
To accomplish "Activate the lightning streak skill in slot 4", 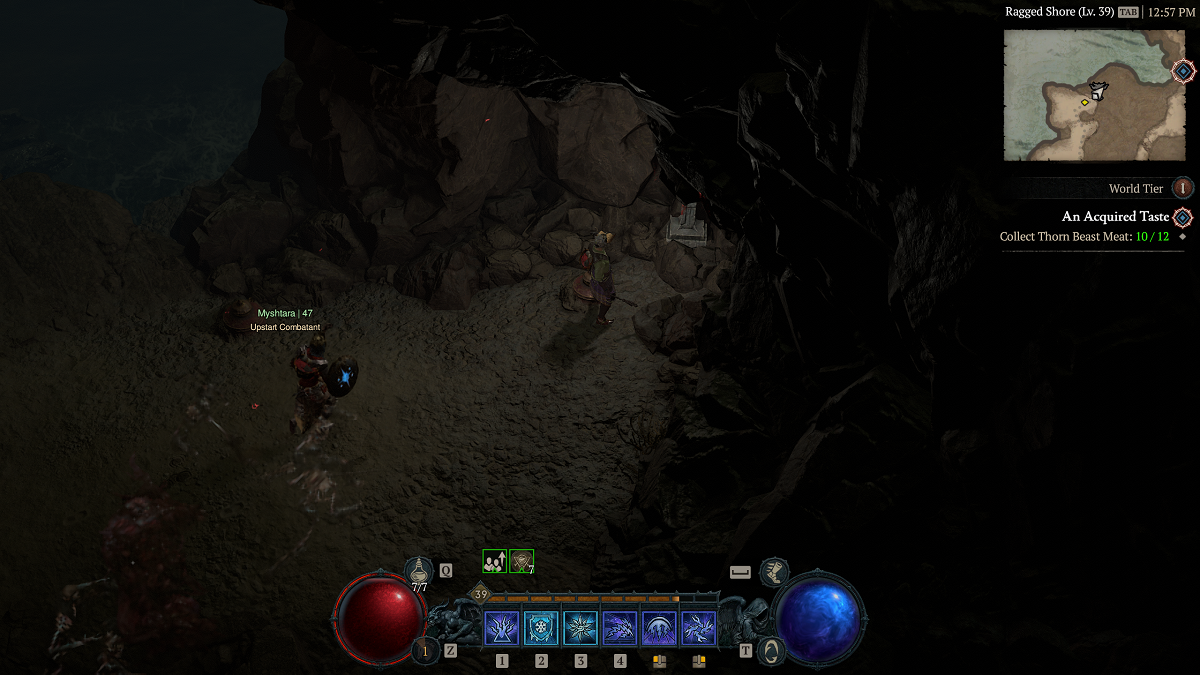I will point(620,628).
